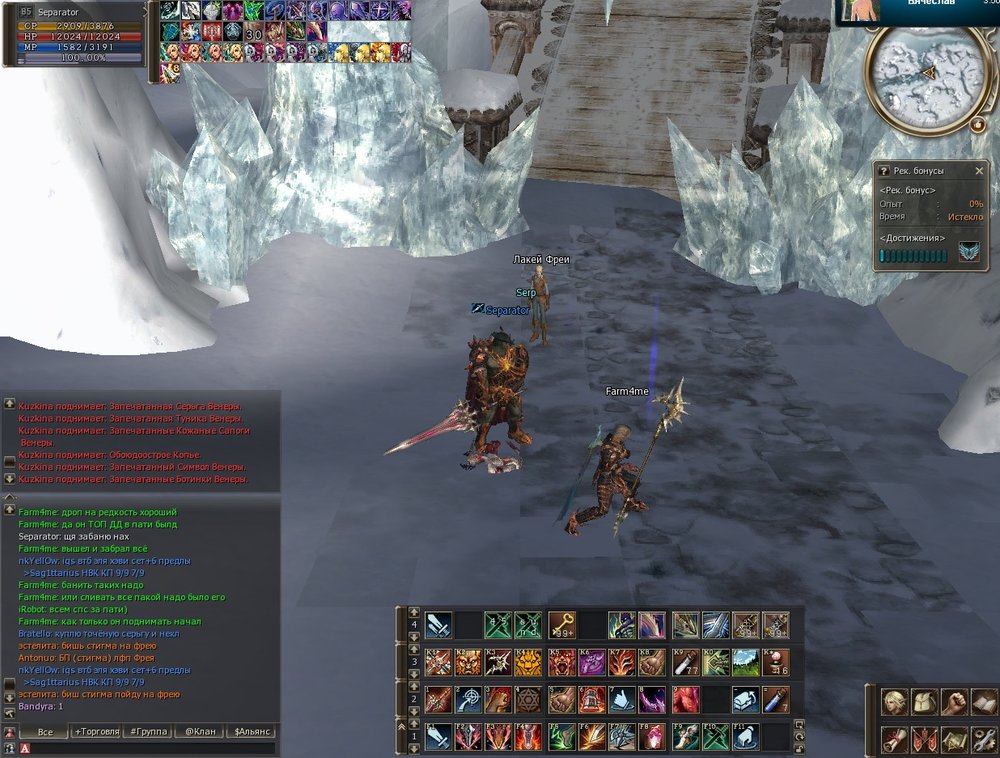The height and width of the screenshot is (758, 1000).
Task: Use the golden key item slot
Action: [x=561, y=625]
